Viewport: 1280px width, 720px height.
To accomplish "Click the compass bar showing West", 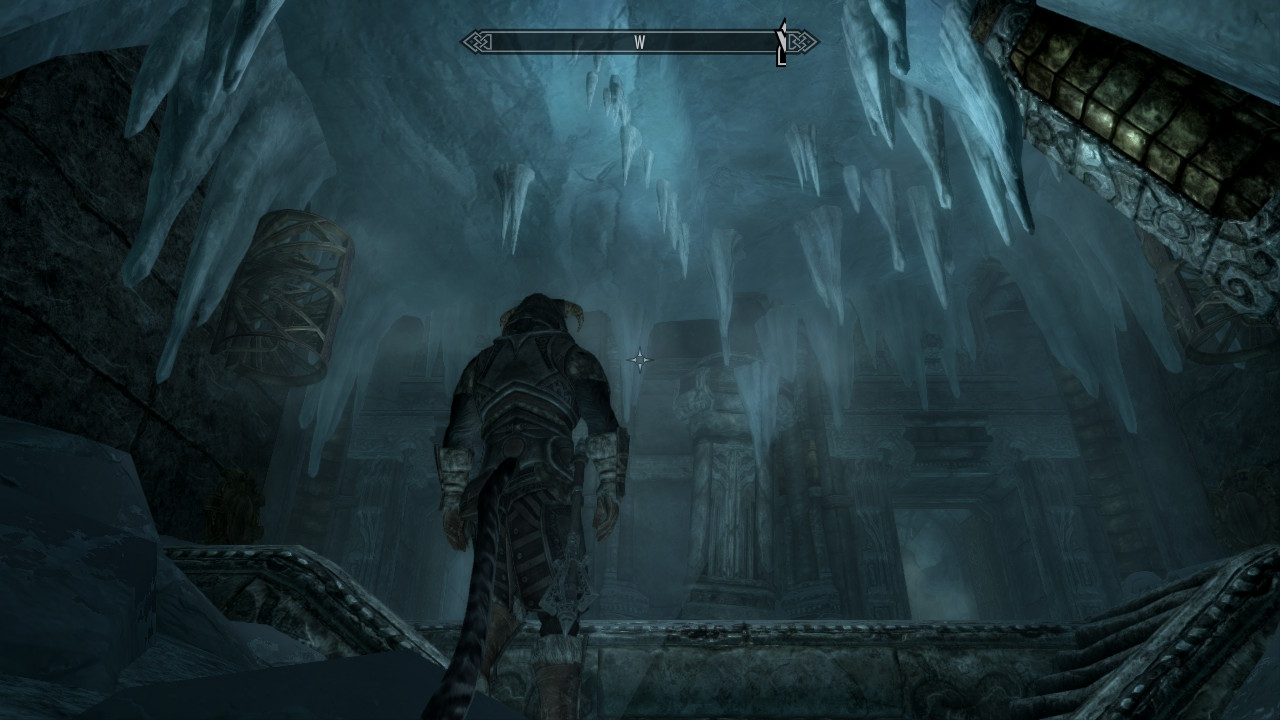I will click(x=639, y=42).
